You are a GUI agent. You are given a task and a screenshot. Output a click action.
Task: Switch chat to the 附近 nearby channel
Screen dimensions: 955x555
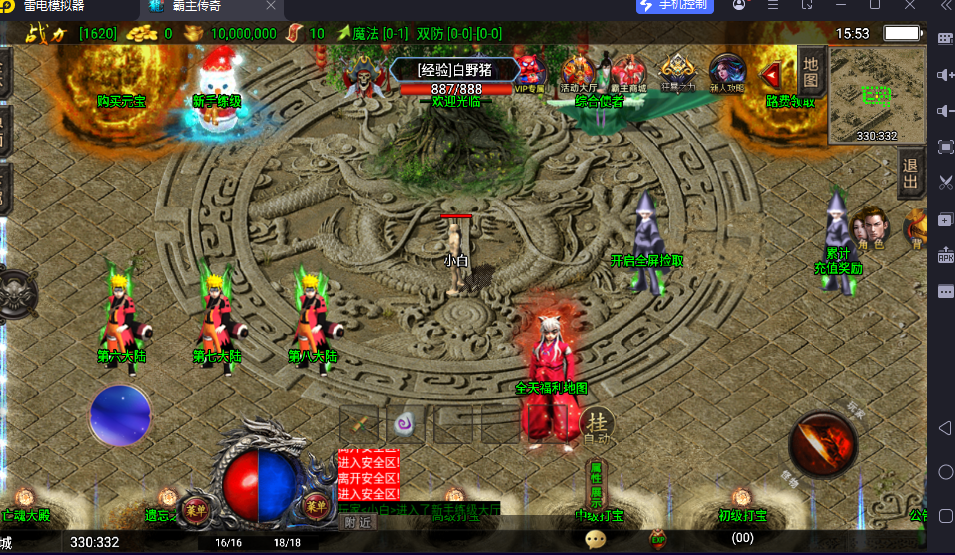point(357,521)
